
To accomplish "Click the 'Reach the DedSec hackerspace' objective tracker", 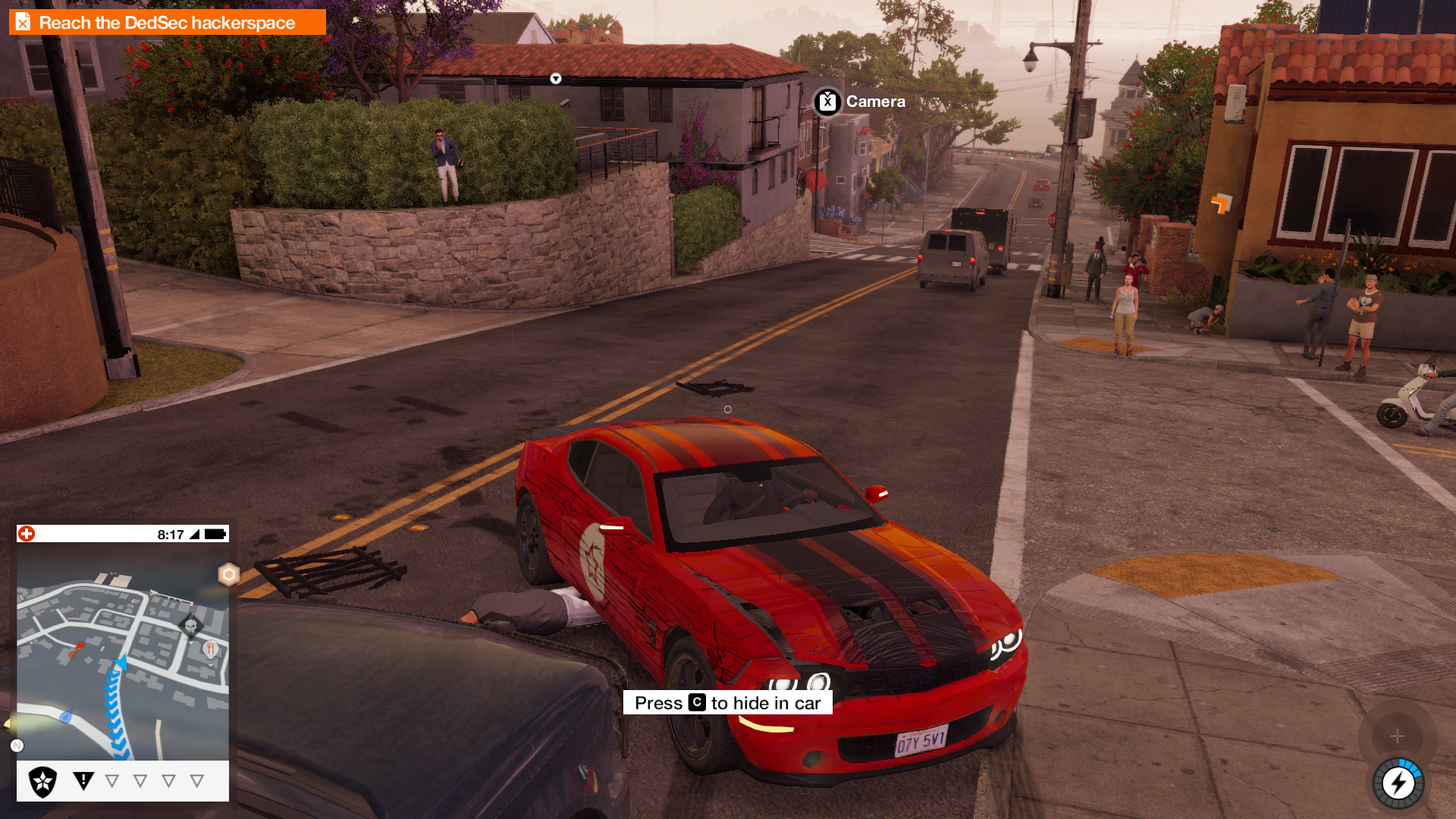I will [x=167, y=23].
